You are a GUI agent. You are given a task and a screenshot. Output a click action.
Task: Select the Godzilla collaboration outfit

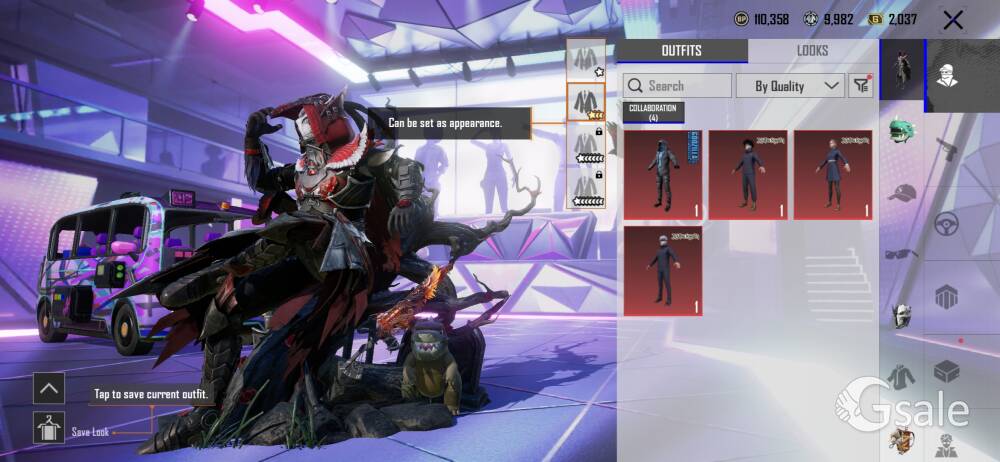point(662,174)
